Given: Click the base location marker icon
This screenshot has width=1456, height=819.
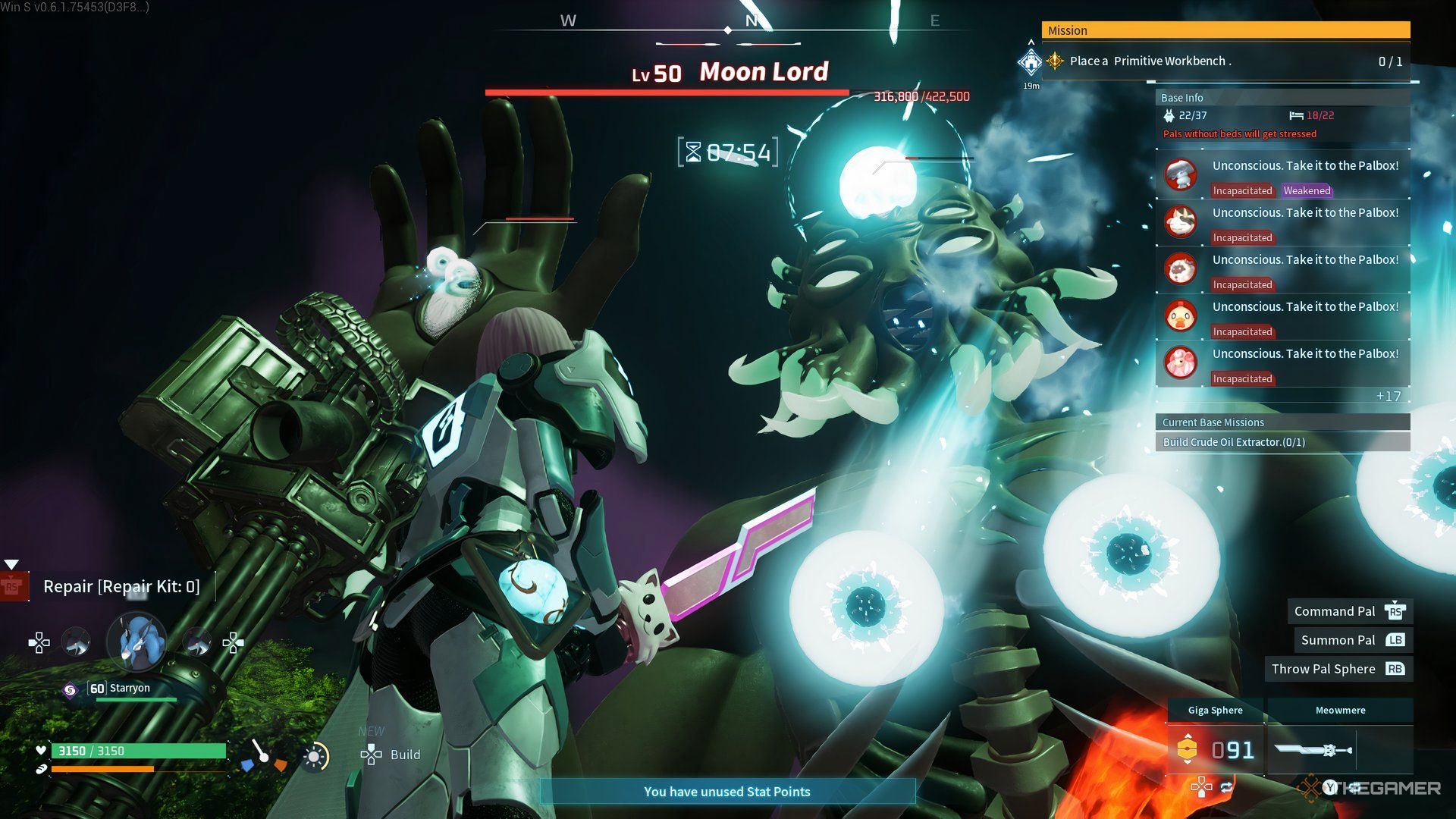Looking at the screenshot, I should point(1031,62).
